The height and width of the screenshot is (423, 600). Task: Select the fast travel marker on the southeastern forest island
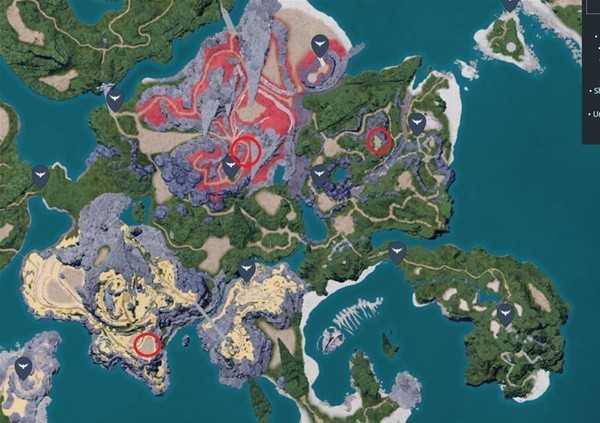coord(506,314)
